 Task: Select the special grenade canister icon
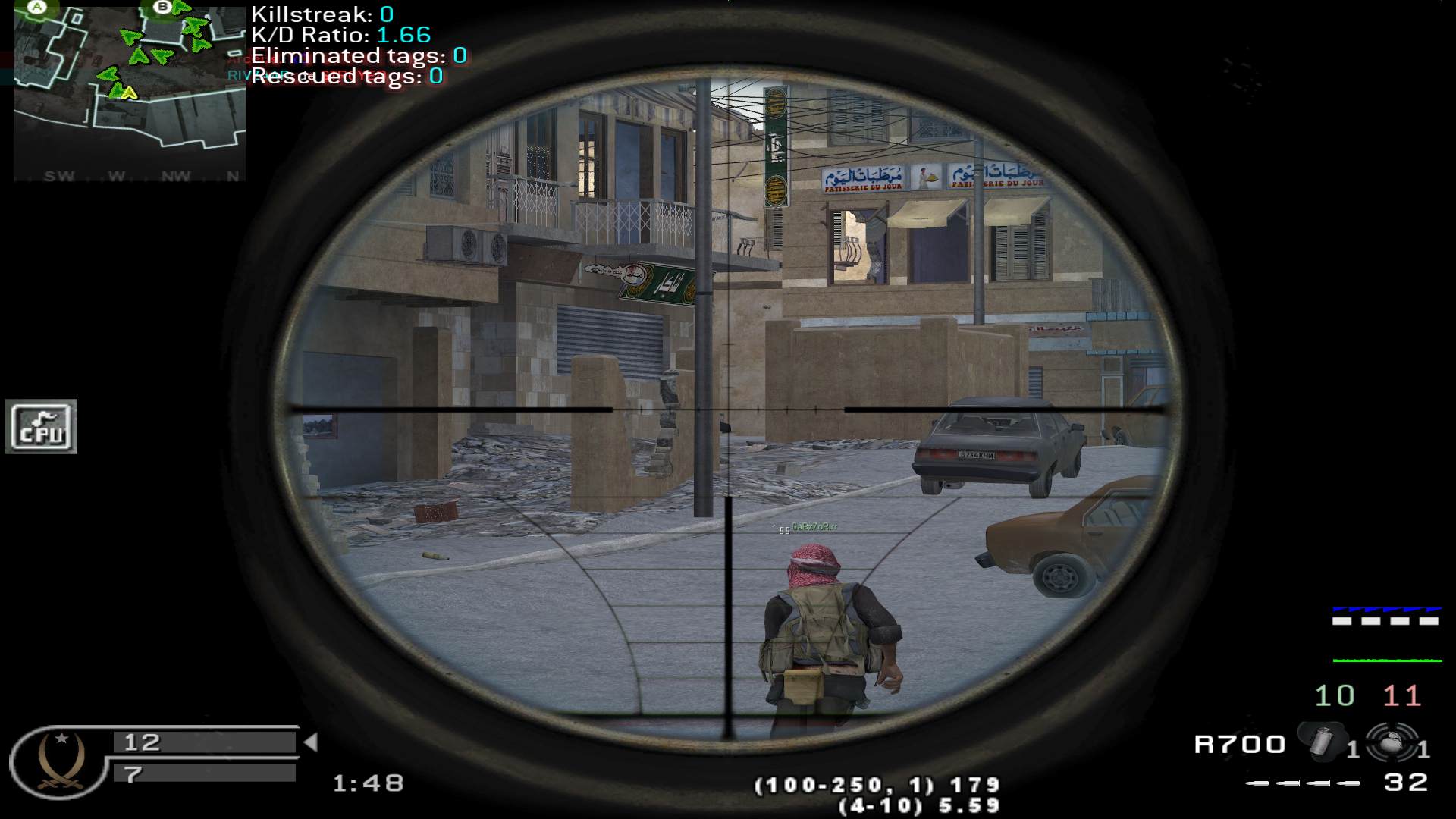(x=1323, y=742)
